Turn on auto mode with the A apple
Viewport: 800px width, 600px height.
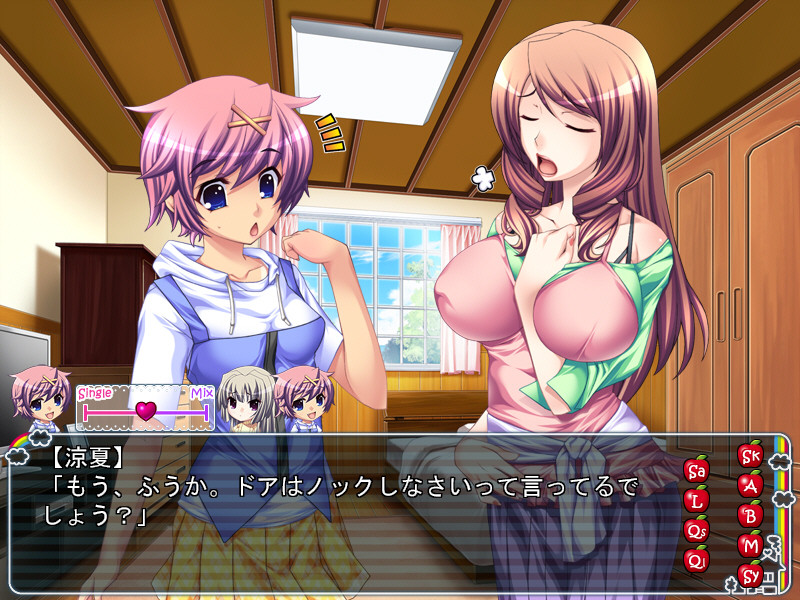pos(750,486)
